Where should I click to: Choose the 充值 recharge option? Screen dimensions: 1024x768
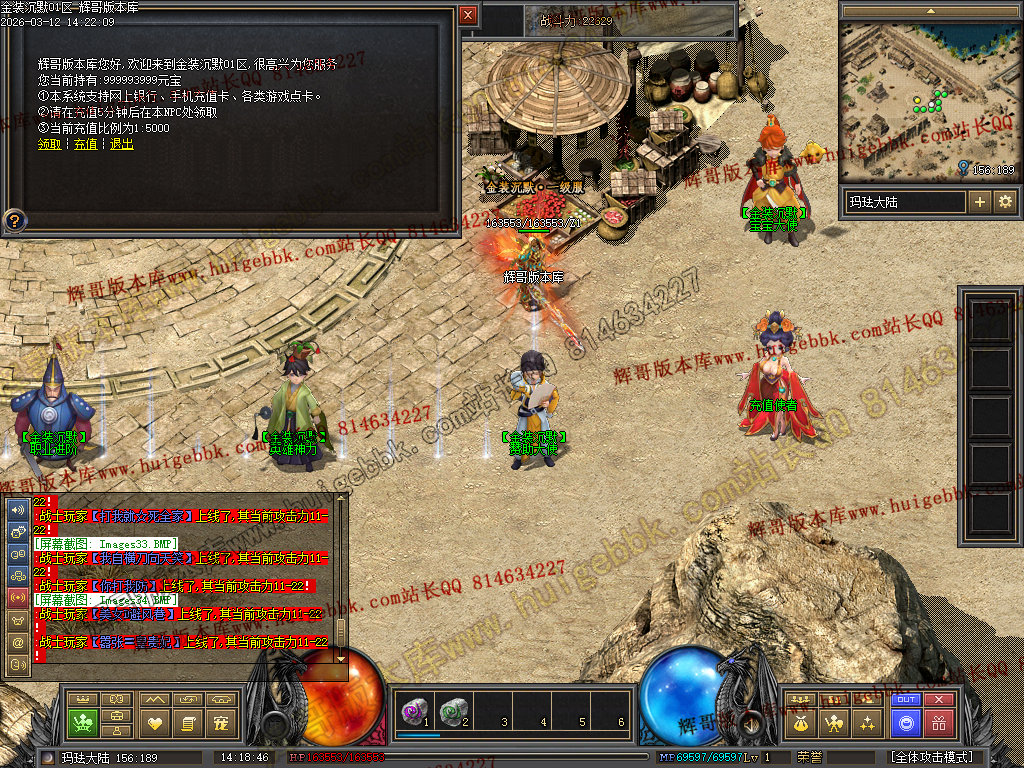[x=86, y=144]
